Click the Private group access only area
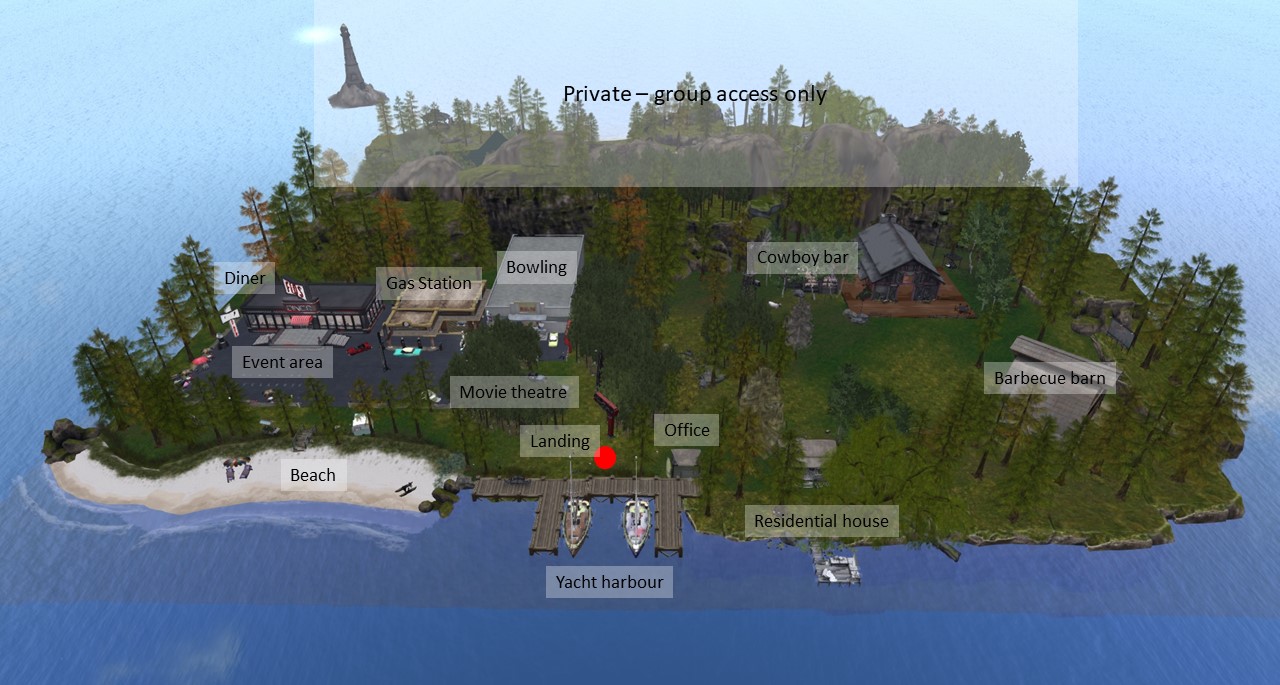This screenshot has width=1280, height=685. point(695,94)
